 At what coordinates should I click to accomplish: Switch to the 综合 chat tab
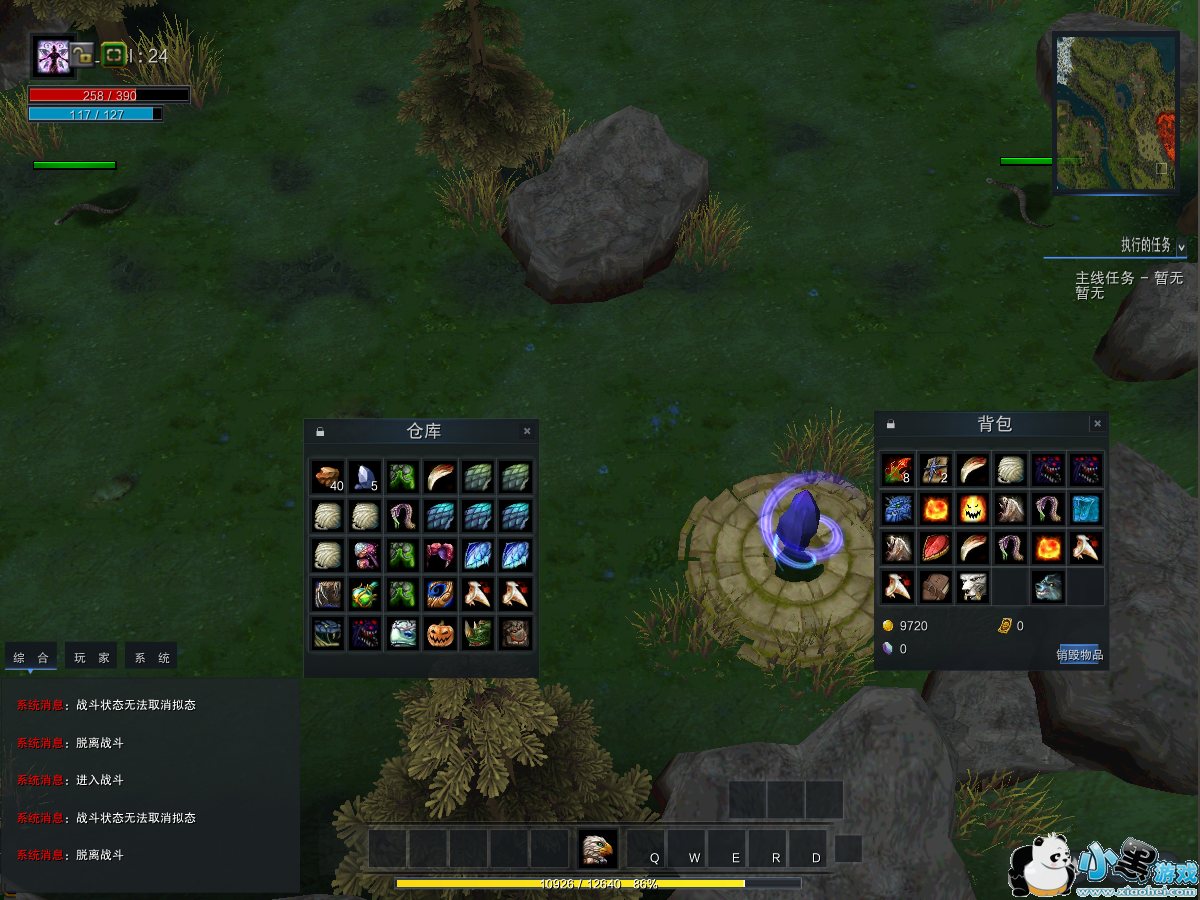coord(31,658)
